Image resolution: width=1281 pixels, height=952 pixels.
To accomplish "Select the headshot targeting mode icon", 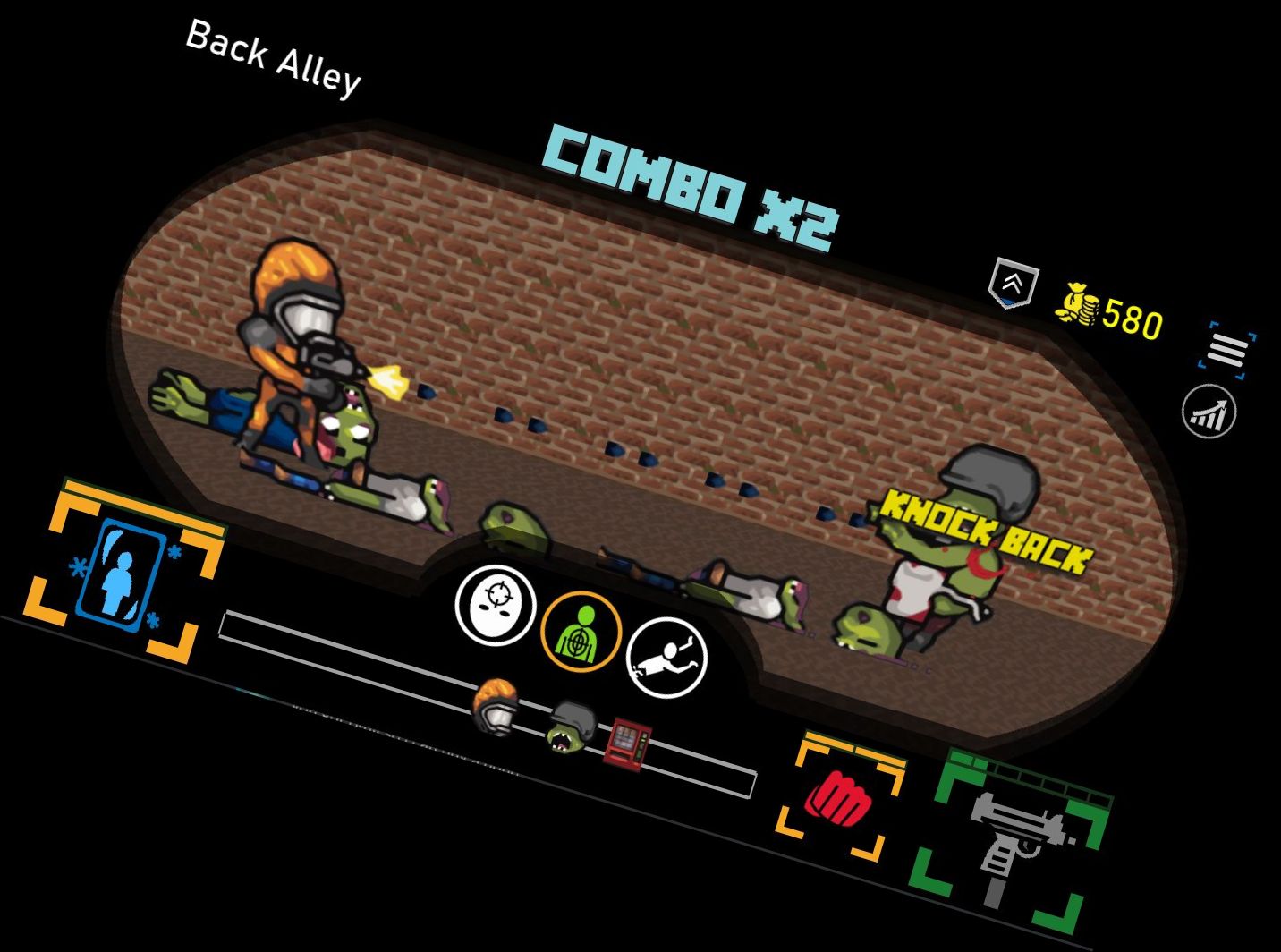I will click(x=496, y=608).
